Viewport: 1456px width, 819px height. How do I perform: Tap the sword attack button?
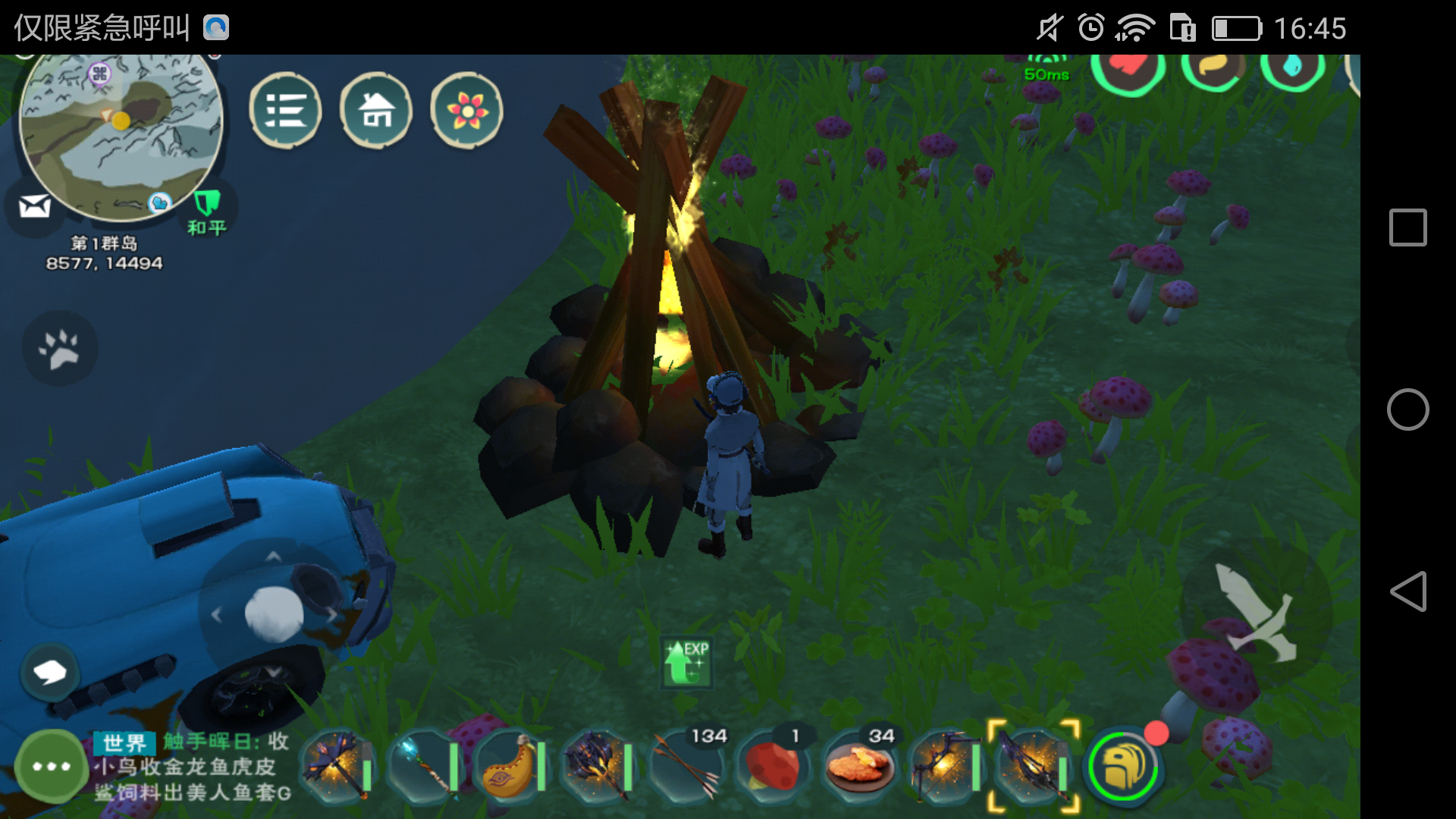click(1256, 611)
